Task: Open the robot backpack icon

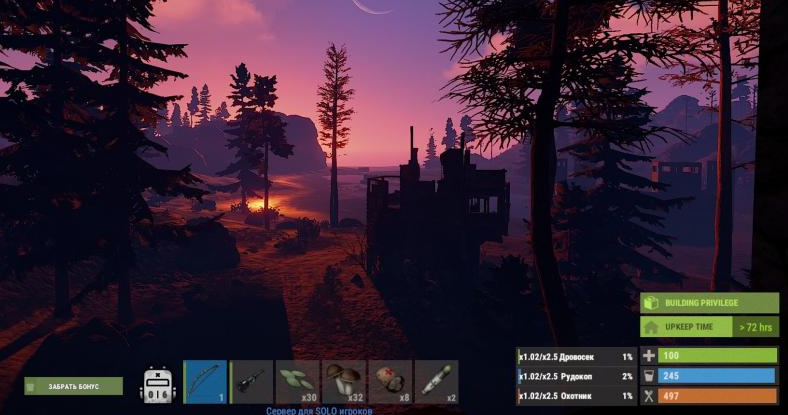Action: [159, 385]
